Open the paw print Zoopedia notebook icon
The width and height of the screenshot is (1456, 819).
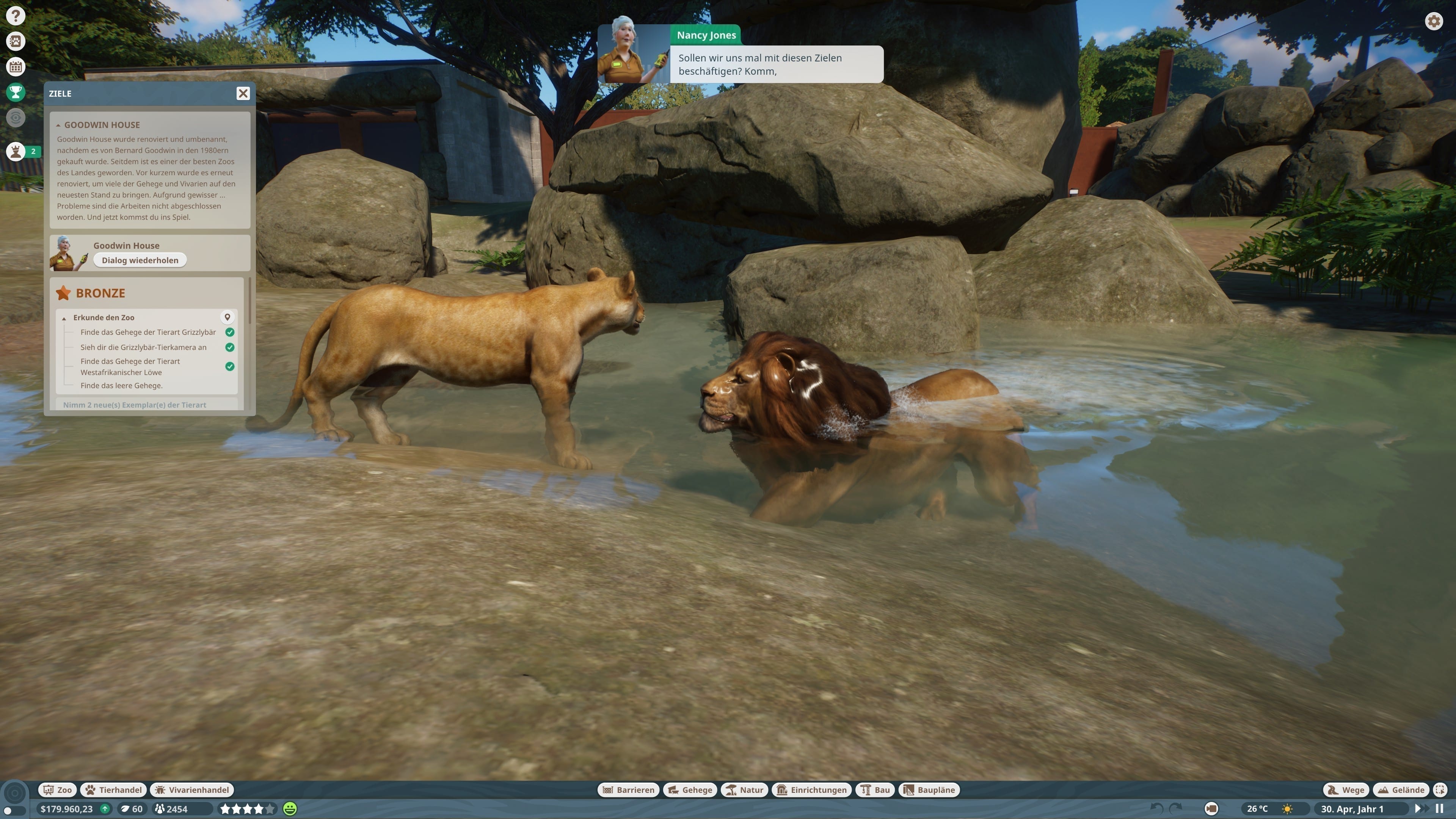(15, 41)
